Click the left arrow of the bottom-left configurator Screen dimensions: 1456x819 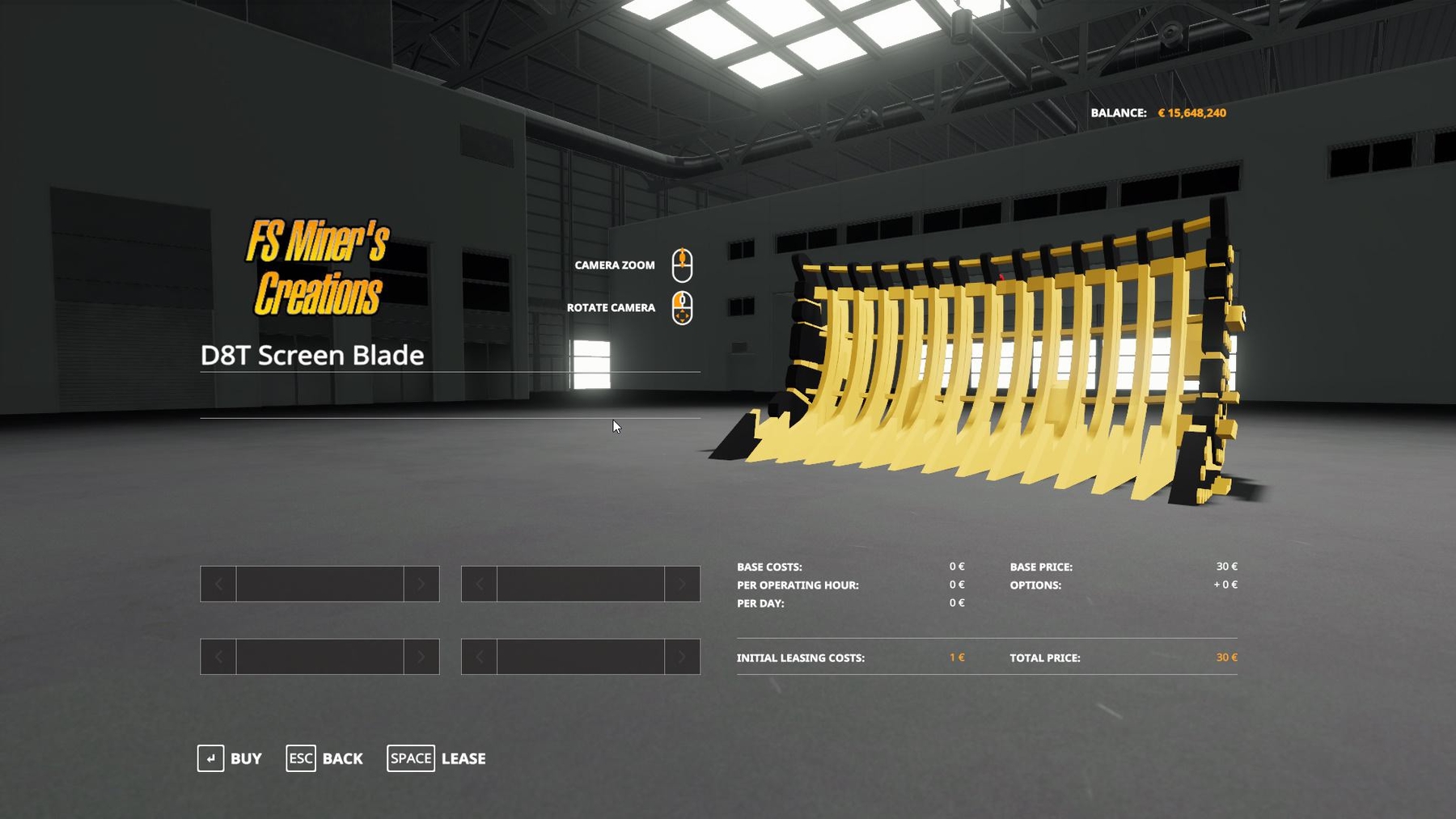[217, 656]
